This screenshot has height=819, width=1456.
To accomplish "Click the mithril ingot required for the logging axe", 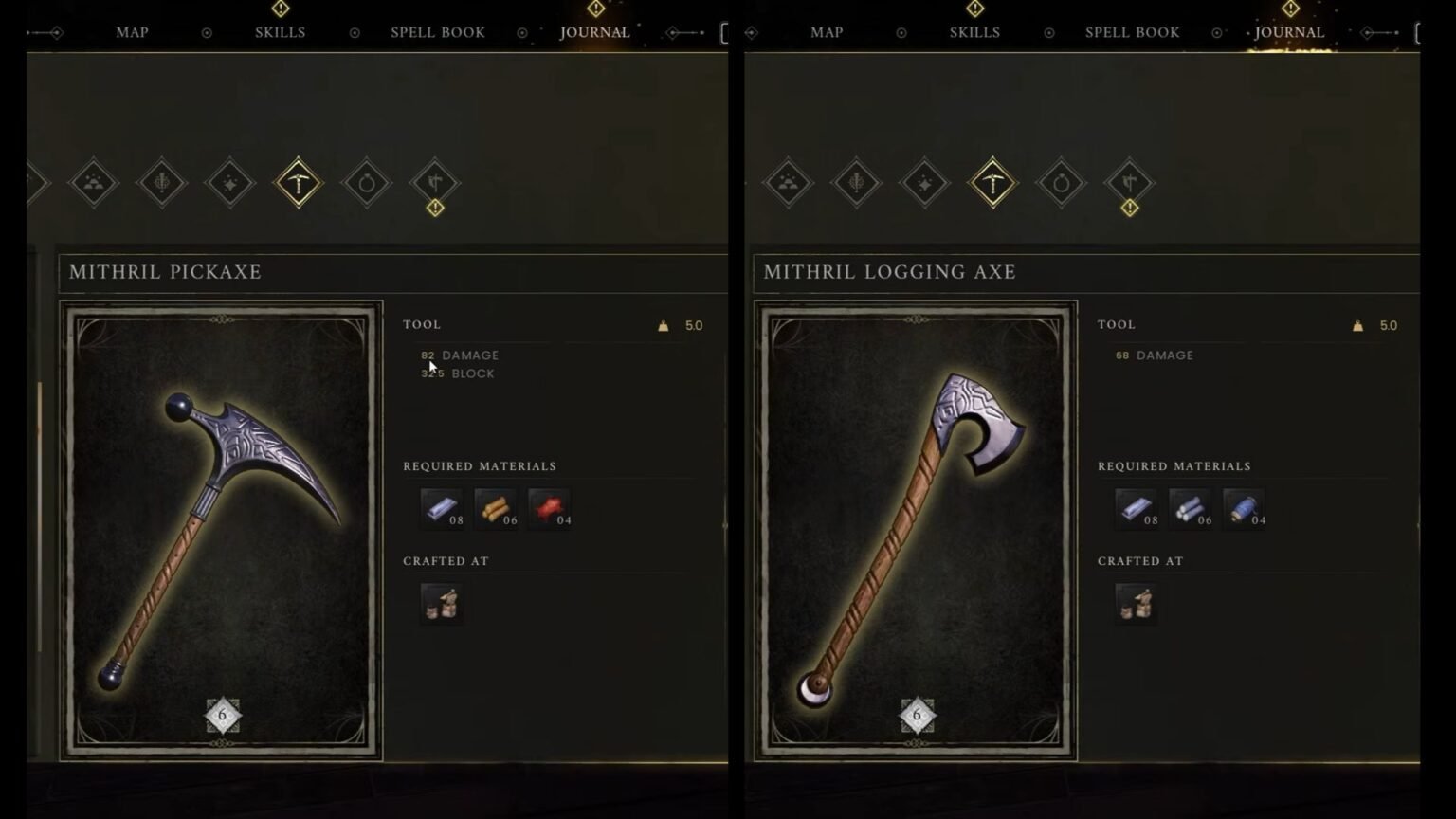I will [1136, 509].
